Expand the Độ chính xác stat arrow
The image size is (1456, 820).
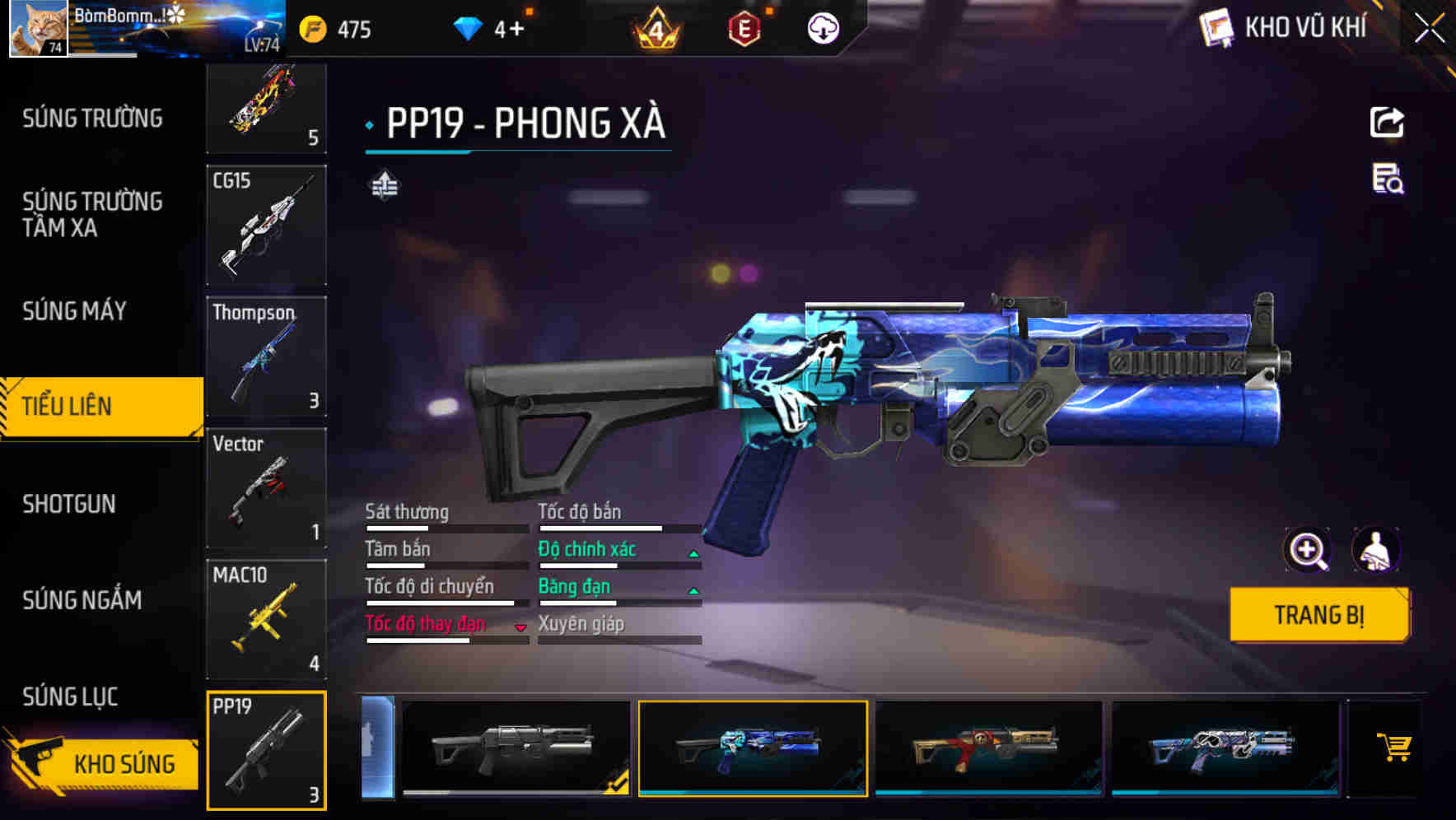(693, 552)
